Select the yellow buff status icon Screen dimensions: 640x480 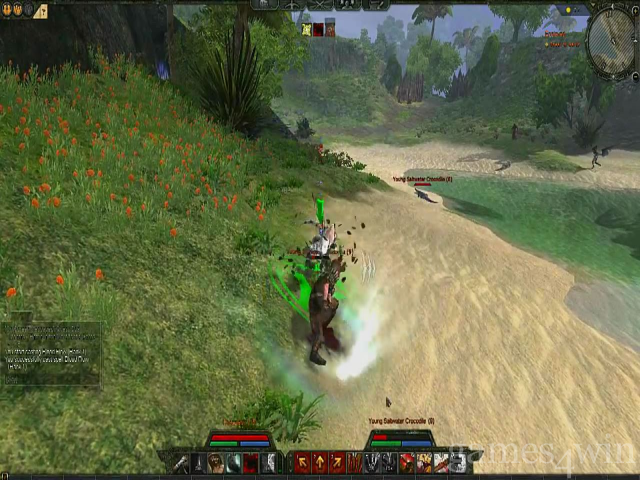coord(306,29)
